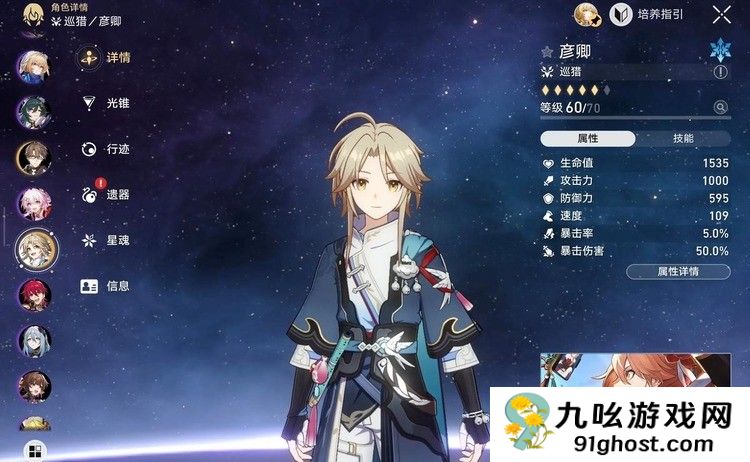
Task: Select the silver-haired character portrait
Action: (34, 341)
